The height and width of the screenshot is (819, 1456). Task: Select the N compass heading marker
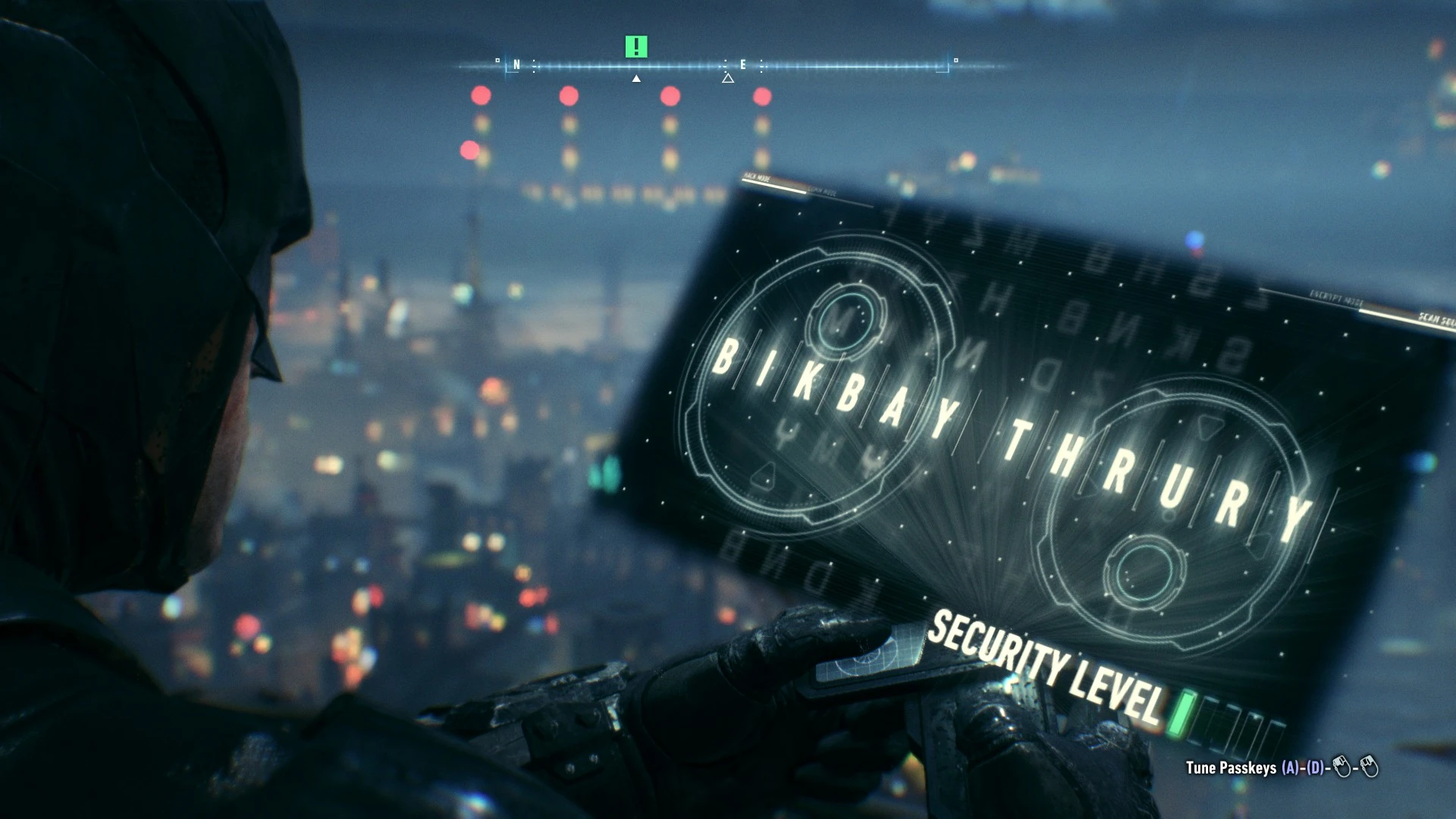tap(516, 65)
